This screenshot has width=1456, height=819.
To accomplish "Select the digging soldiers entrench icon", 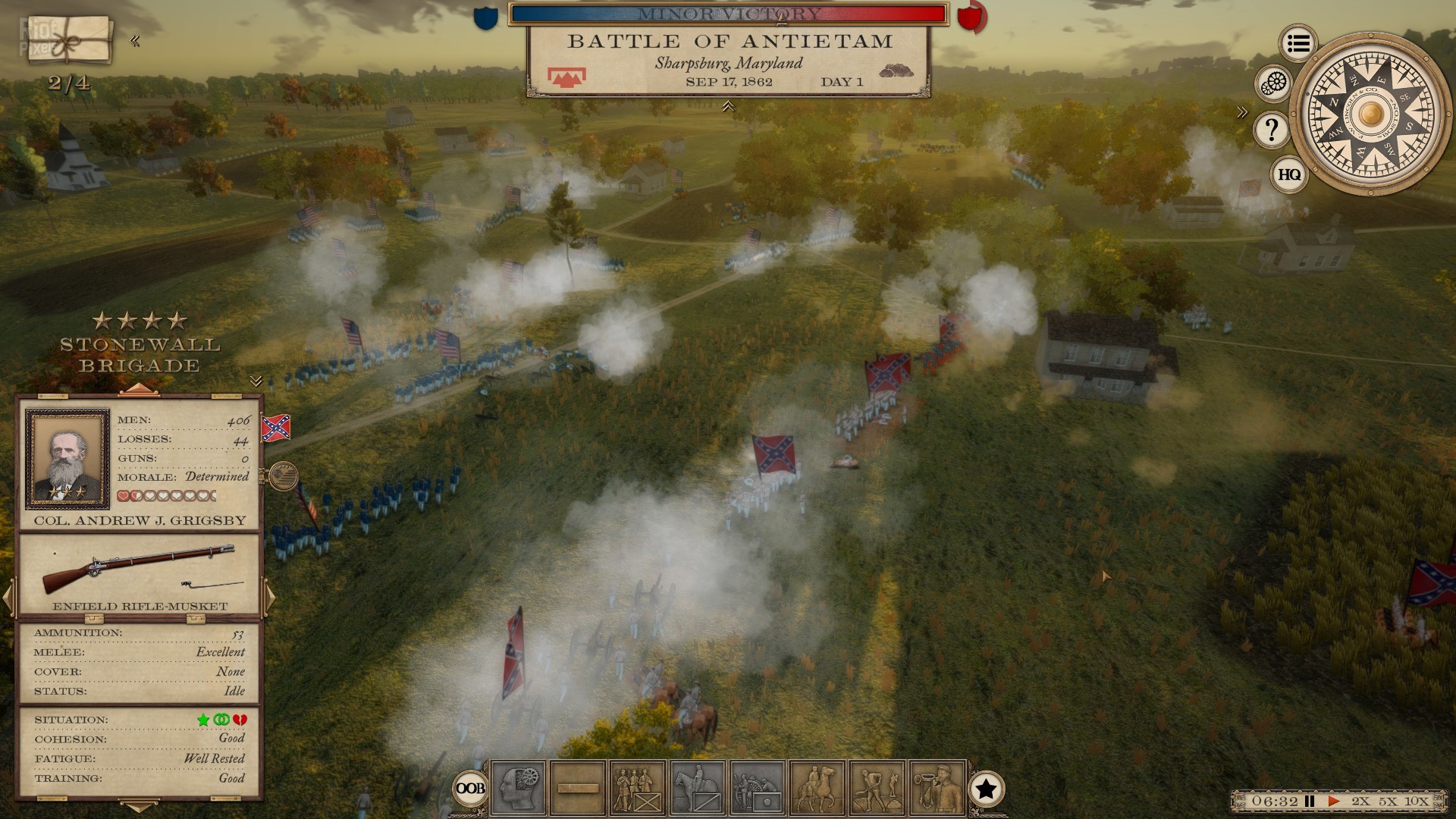I will point(877,789).
